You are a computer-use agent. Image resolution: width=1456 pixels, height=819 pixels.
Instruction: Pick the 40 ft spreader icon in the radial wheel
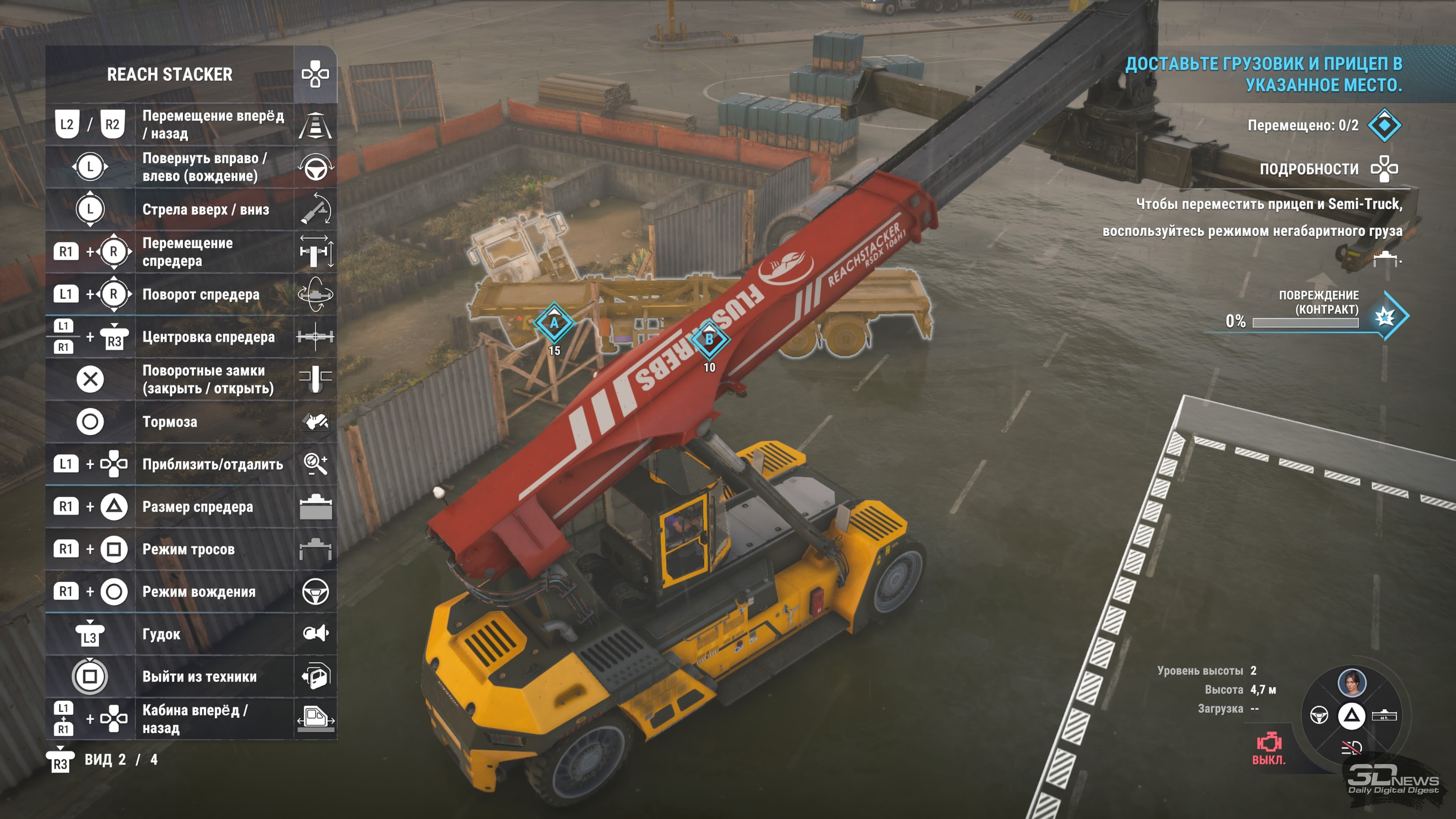coord(1384,715)
